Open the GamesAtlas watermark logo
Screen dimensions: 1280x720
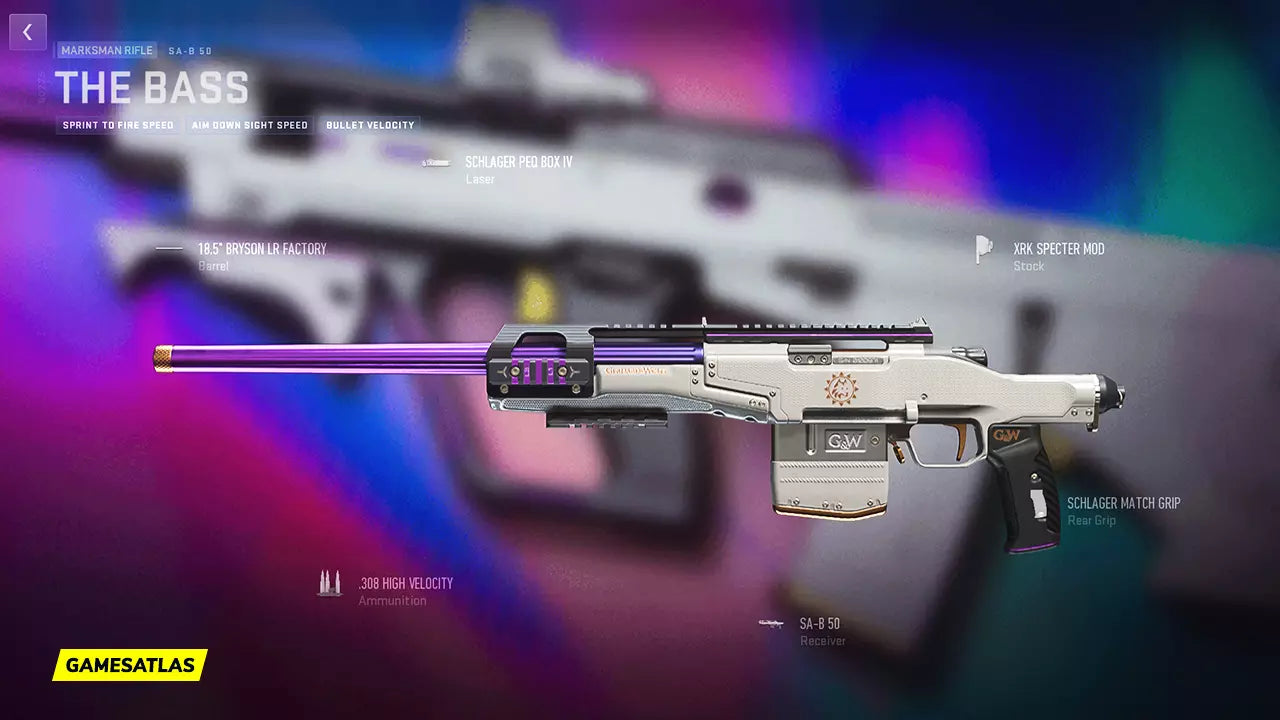tap(130, 664)
